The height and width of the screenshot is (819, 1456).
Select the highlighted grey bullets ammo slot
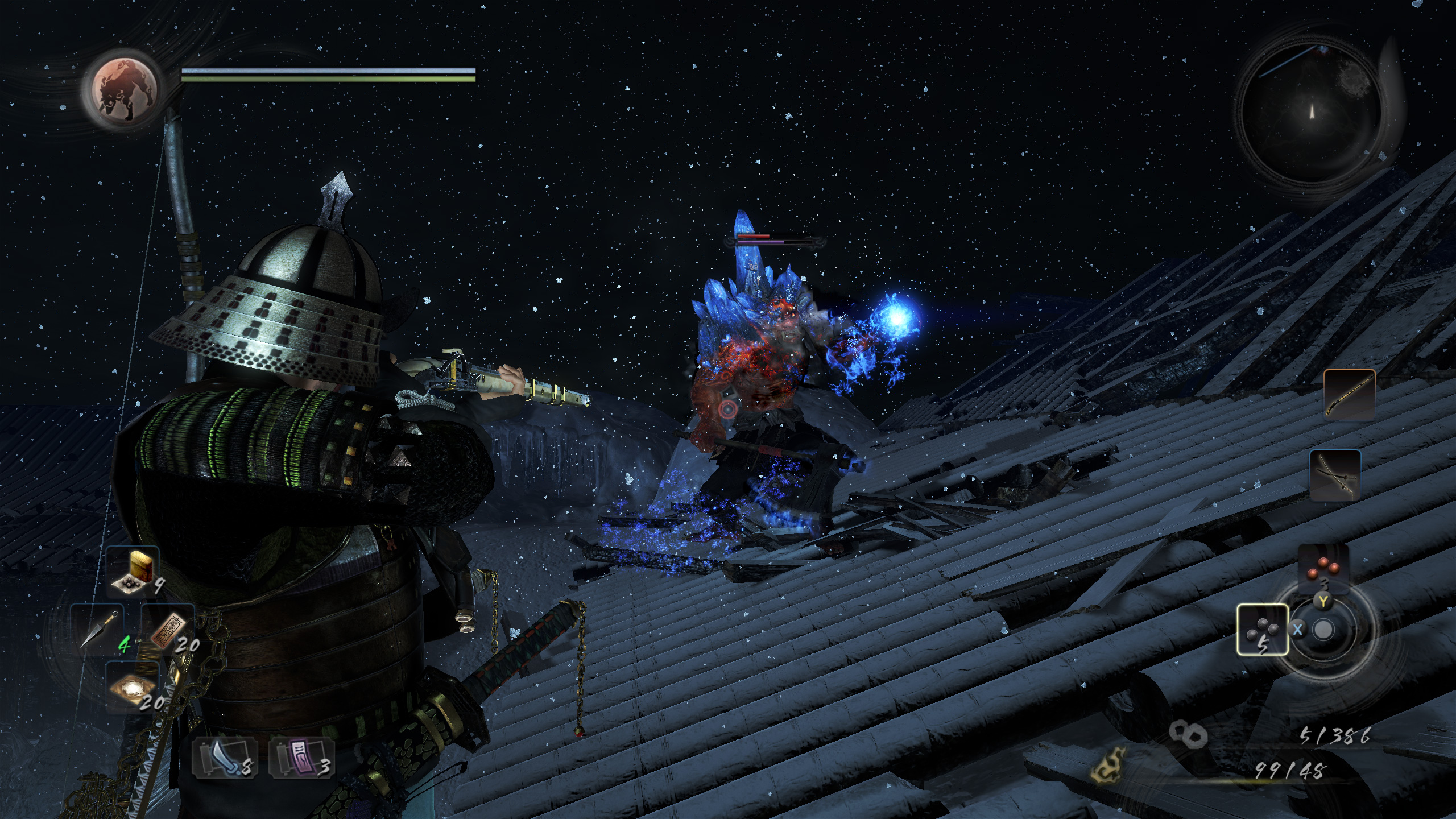click(x=1263, y=630)
